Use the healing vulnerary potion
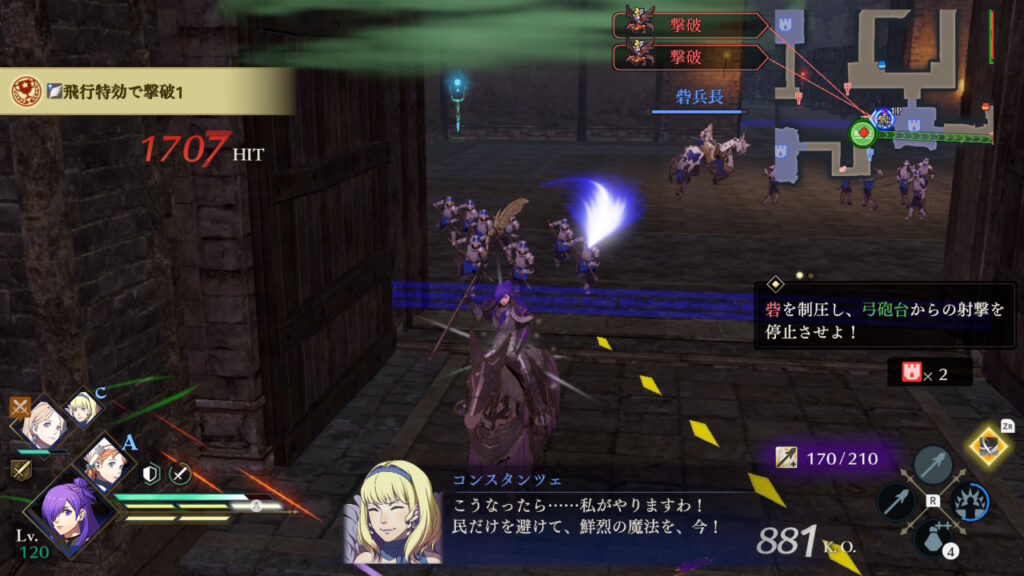 [x=932, y=538]
